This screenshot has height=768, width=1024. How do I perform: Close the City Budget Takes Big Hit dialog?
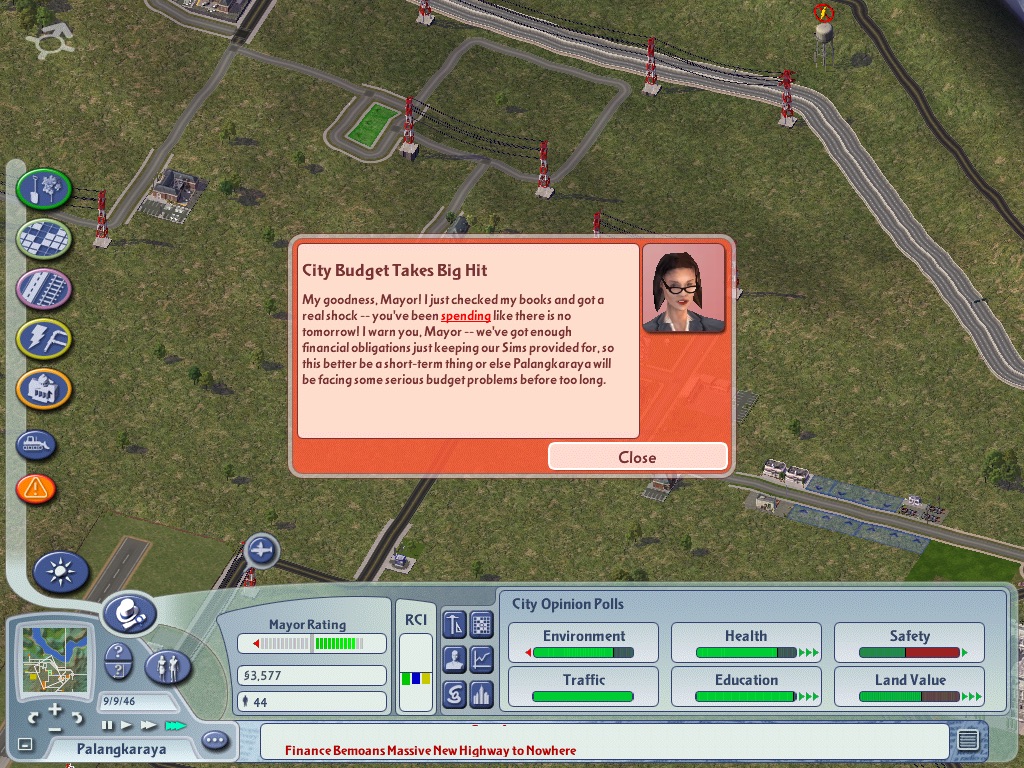pos(637,457)
